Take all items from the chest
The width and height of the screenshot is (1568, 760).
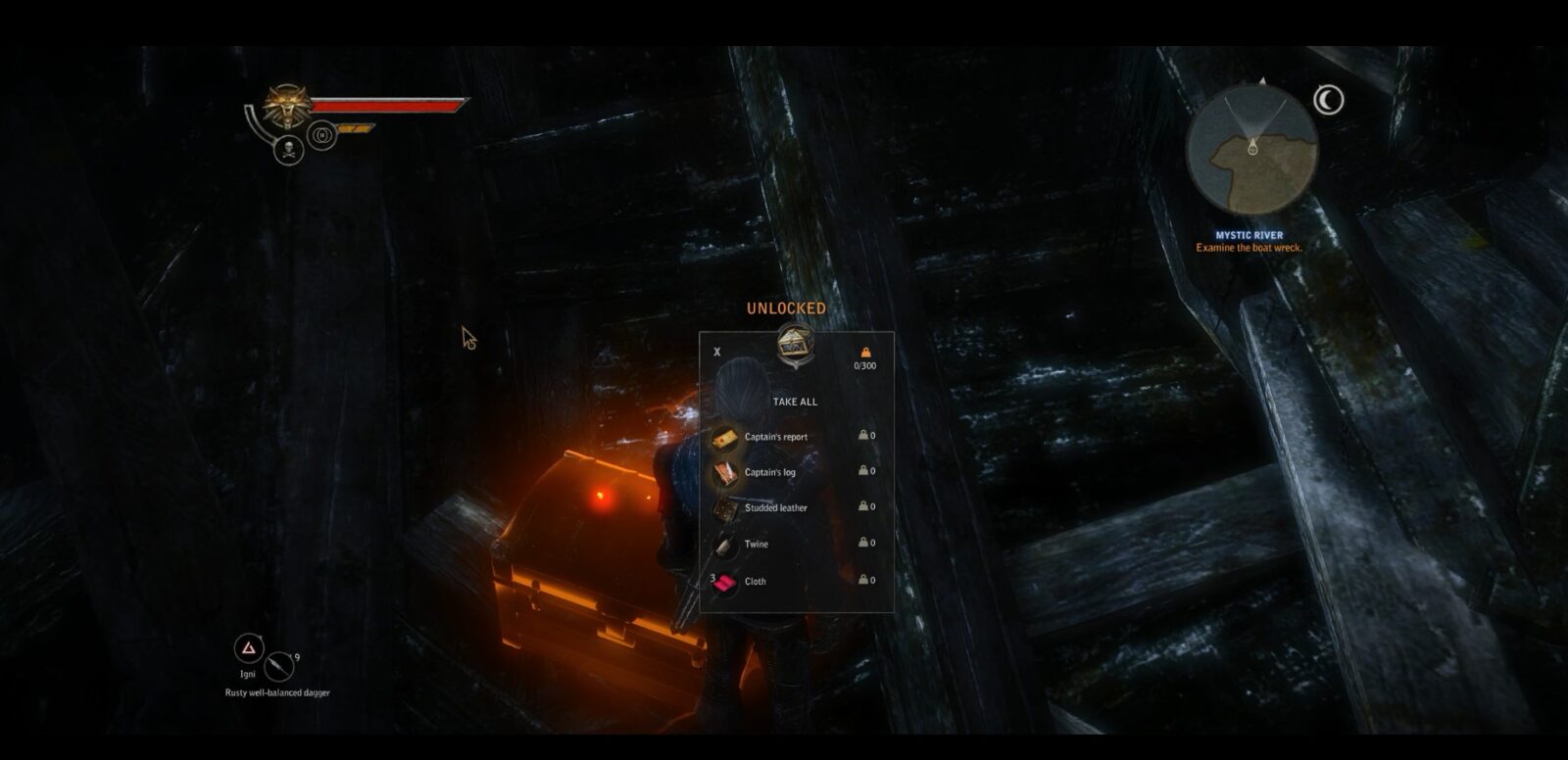[794, 402]
